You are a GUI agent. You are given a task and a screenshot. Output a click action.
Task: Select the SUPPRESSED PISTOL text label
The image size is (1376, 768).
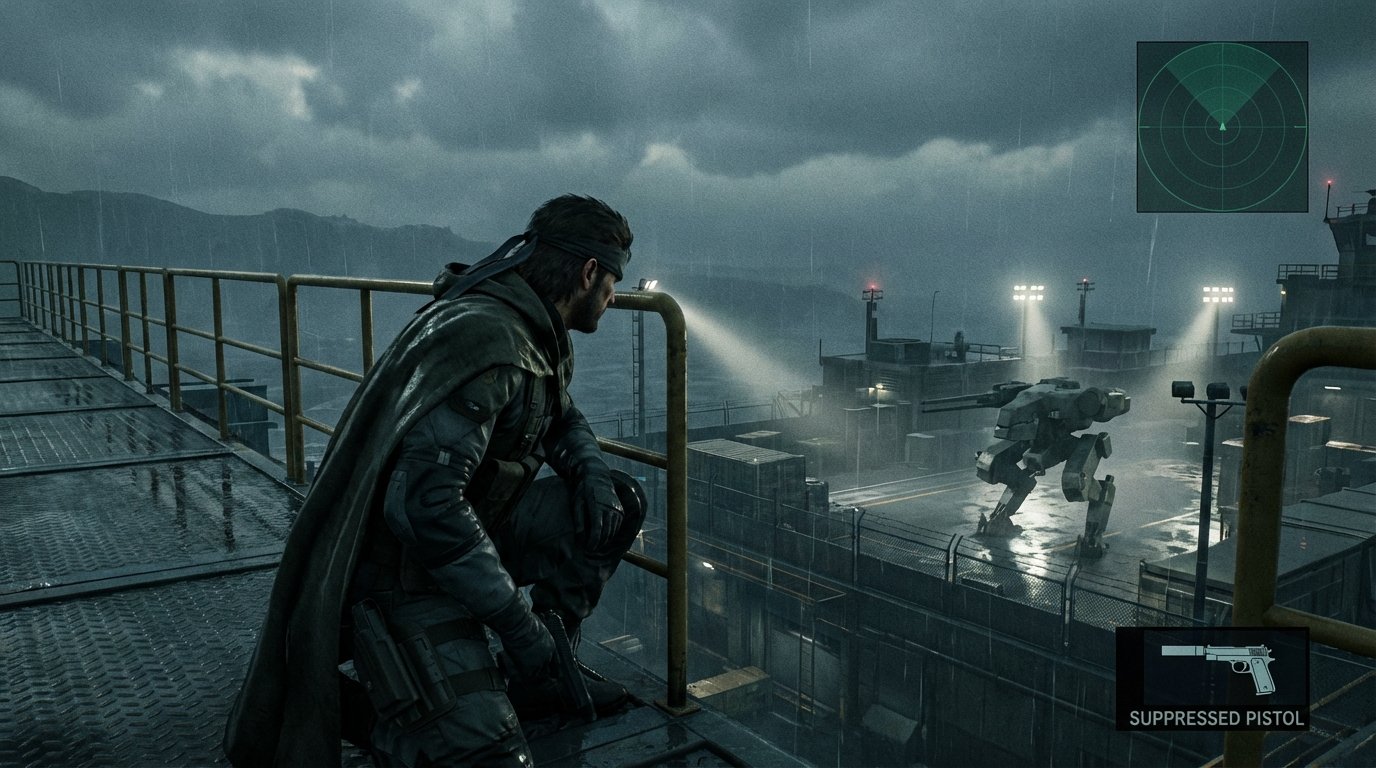(1216, 718)
